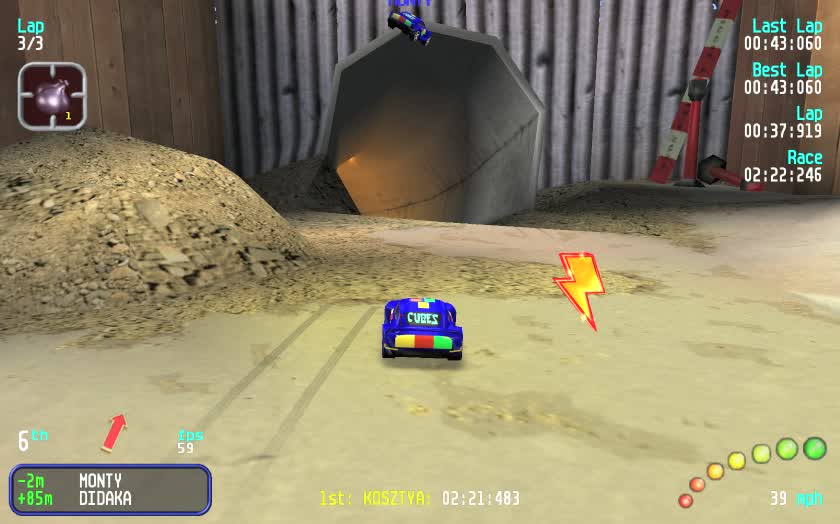Select the held pickup item slot
840x524 pixels.
coord(52,96)
